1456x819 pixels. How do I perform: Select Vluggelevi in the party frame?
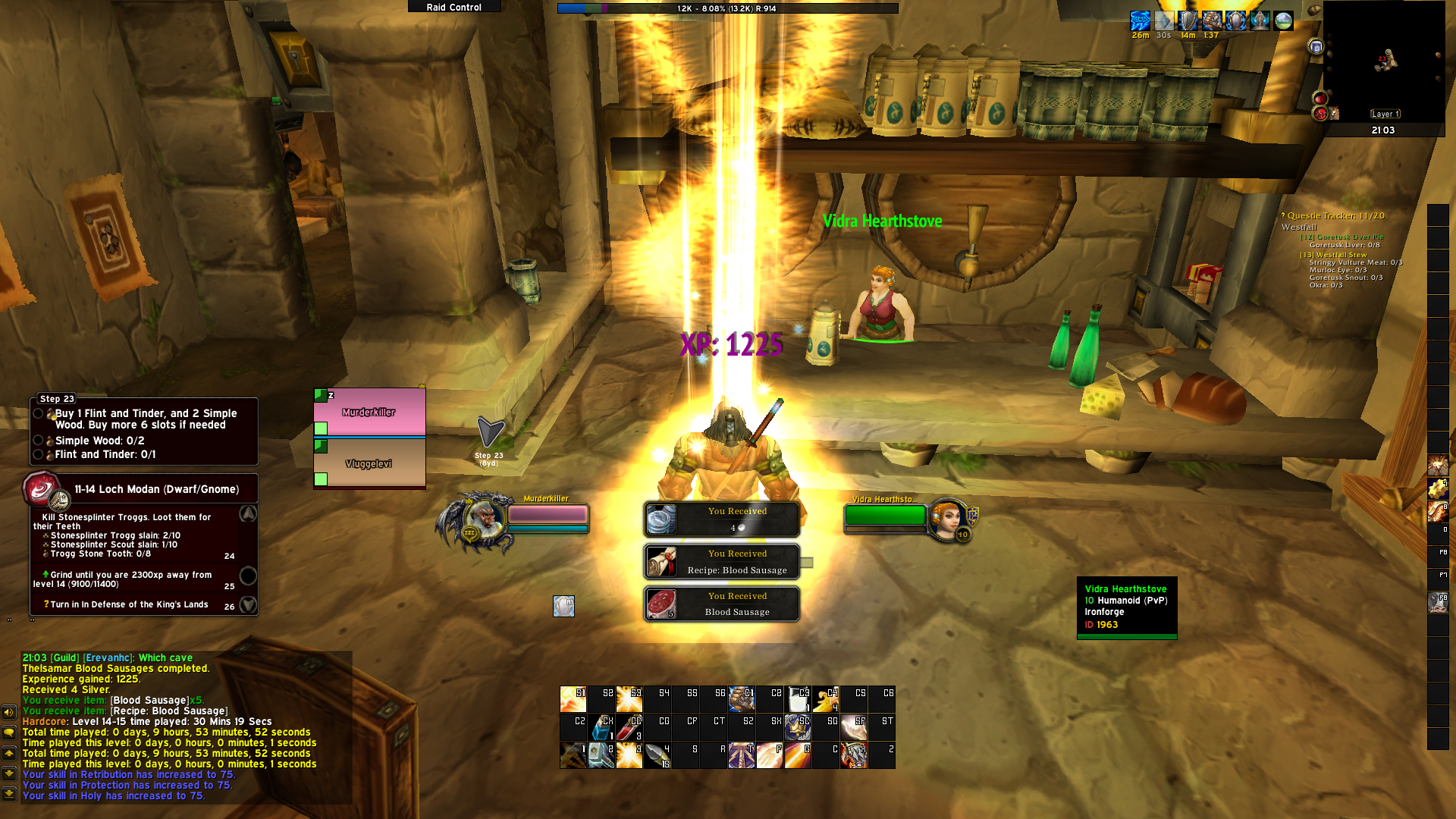[369, 463]
